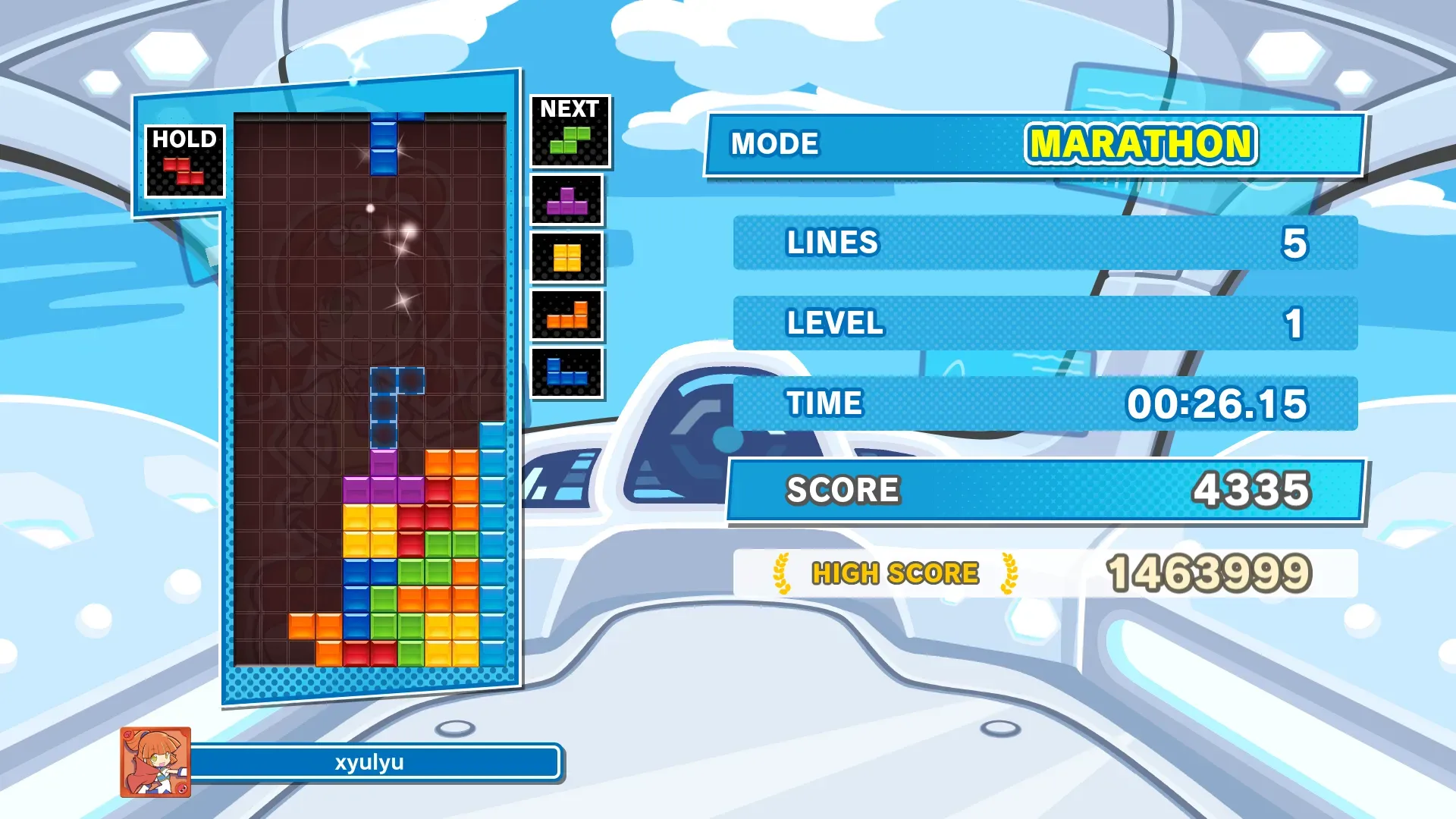Pick the orange L piece preview
The height and width of the screenshot is (819, 1456).
pyautogui.click(x=566, y=315)
